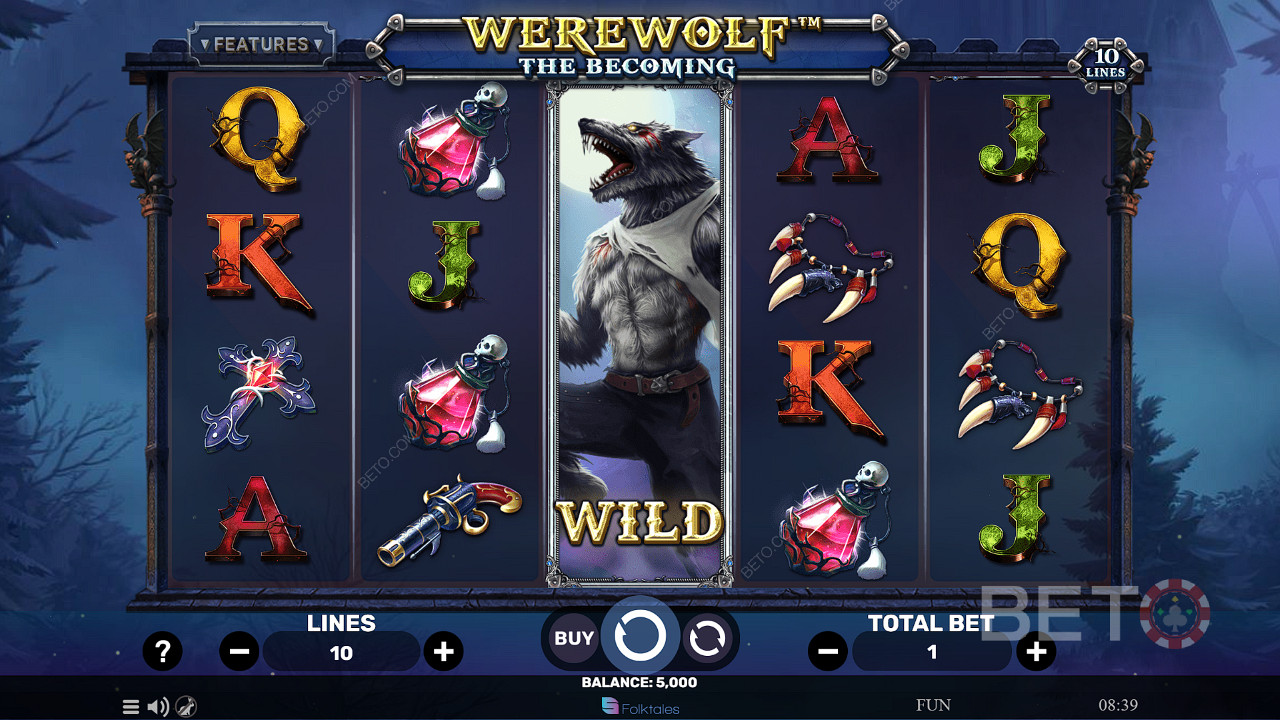Activate the autoplay button
This screenshot has width=1280, height=720.
[x=707, y=638]
